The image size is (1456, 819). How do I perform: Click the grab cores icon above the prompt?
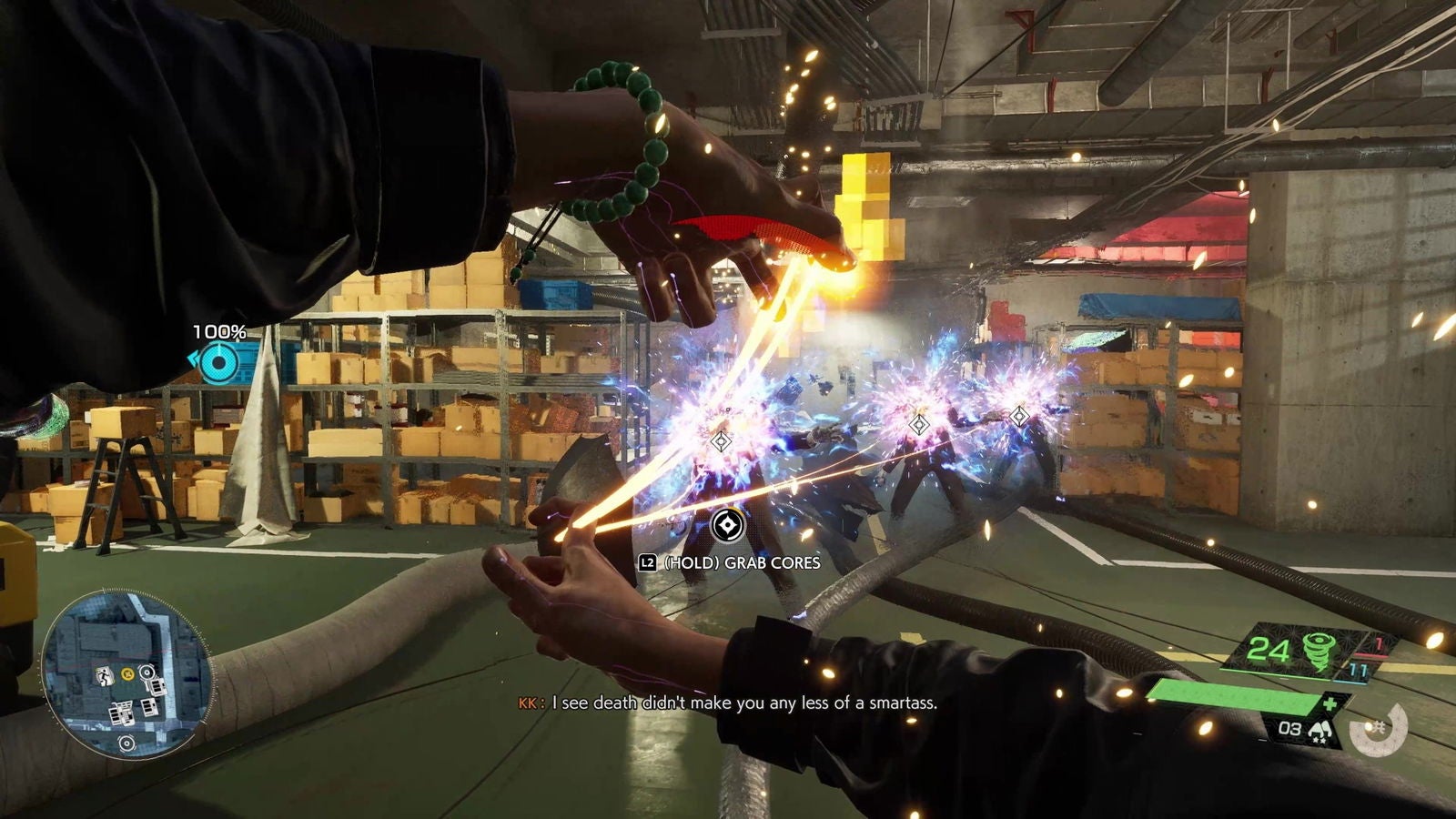click(x=727, y=525)
